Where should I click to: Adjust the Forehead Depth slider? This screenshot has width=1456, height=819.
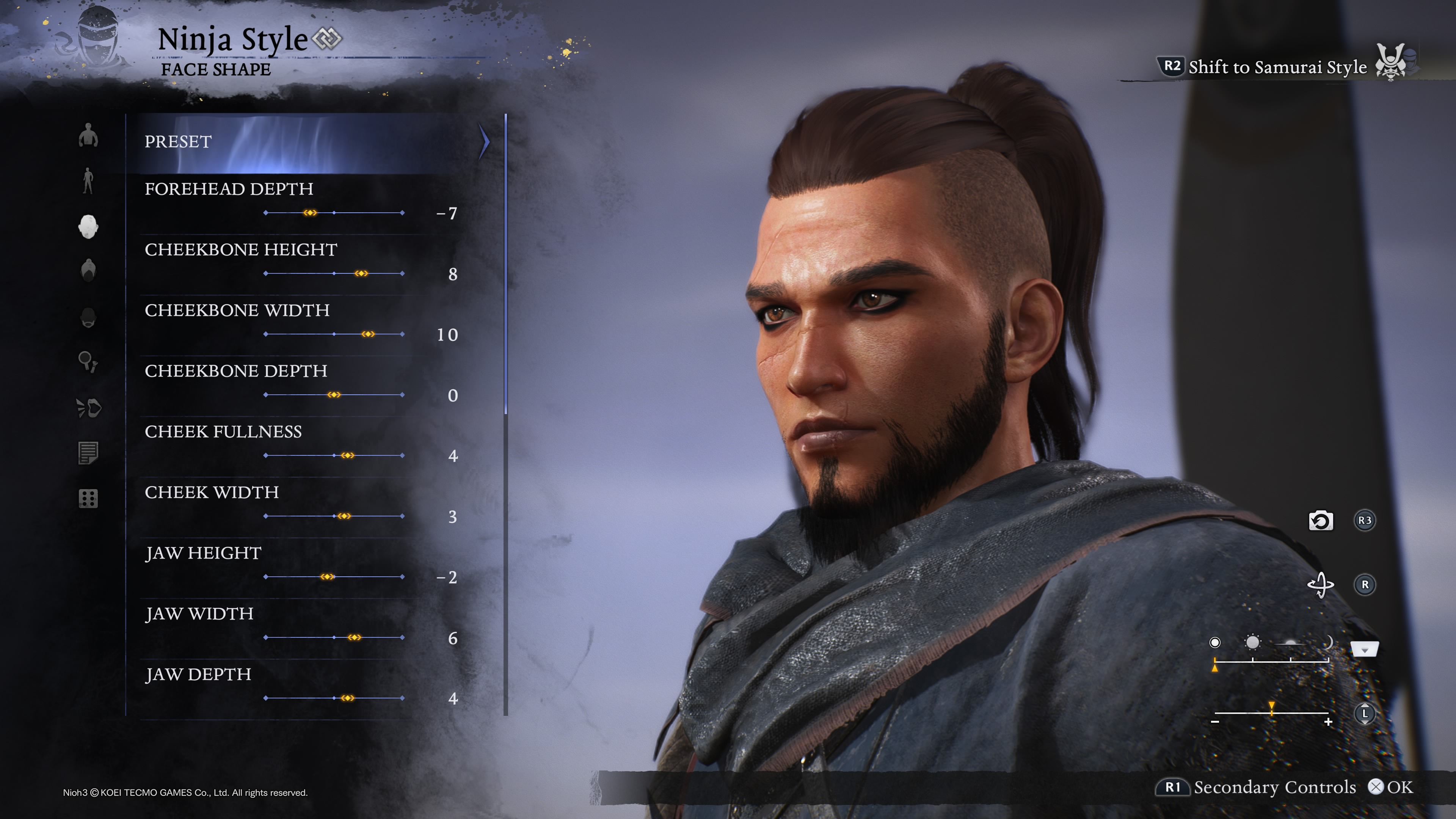(x=310, y=213)
